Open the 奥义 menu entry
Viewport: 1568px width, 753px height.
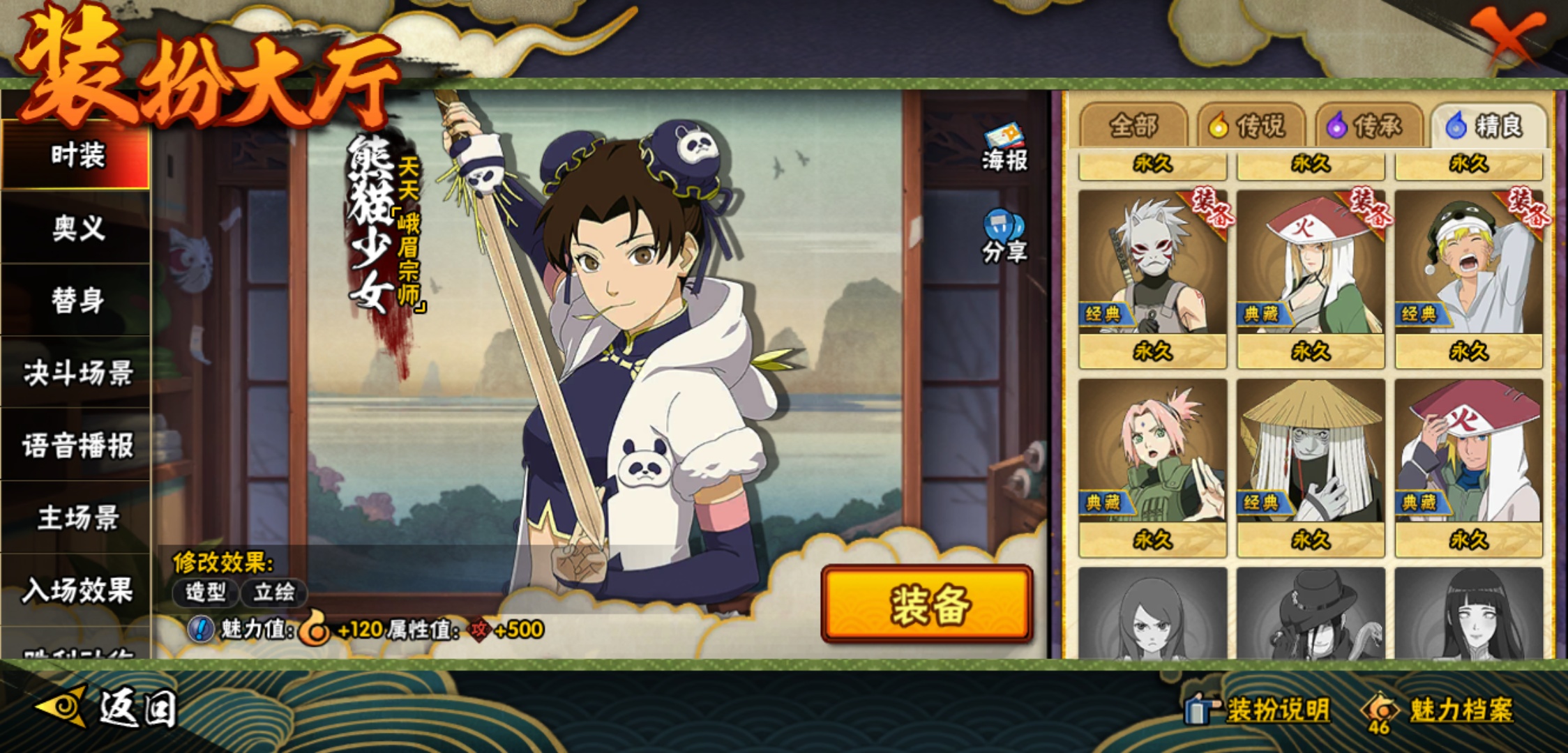coord(77,227)
